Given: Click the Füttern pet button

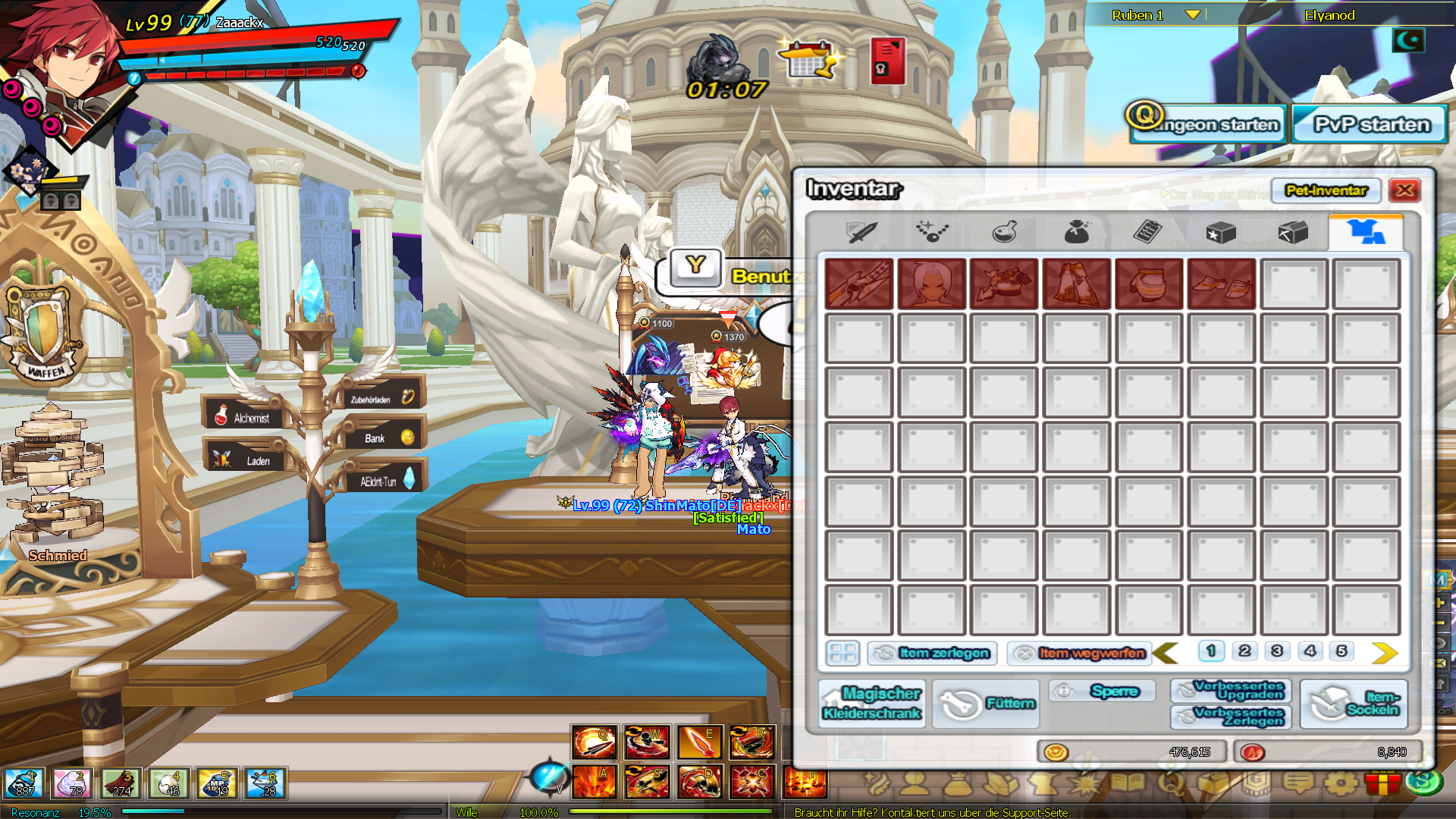Looking at the screenshot, I should coord(987,704).
